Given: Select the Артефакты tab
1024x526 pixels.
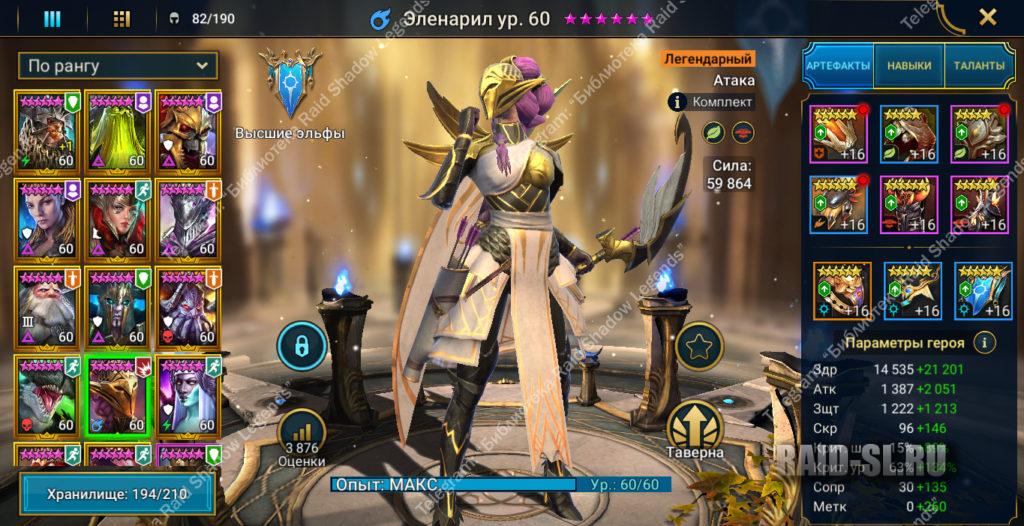Looking at the screenshot, I should [x=838, y=66].
